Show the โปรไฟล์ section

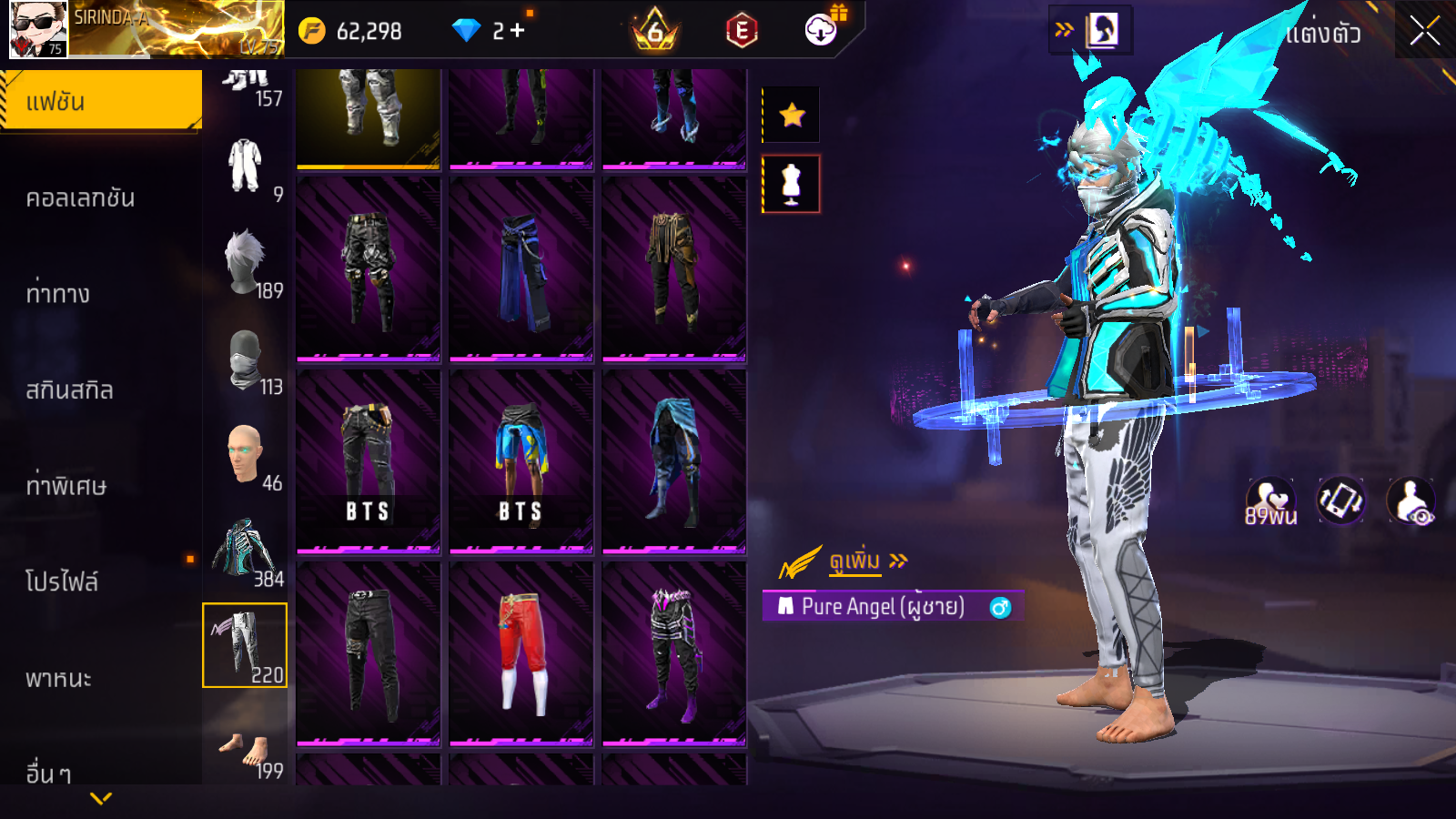pos(62,581)
